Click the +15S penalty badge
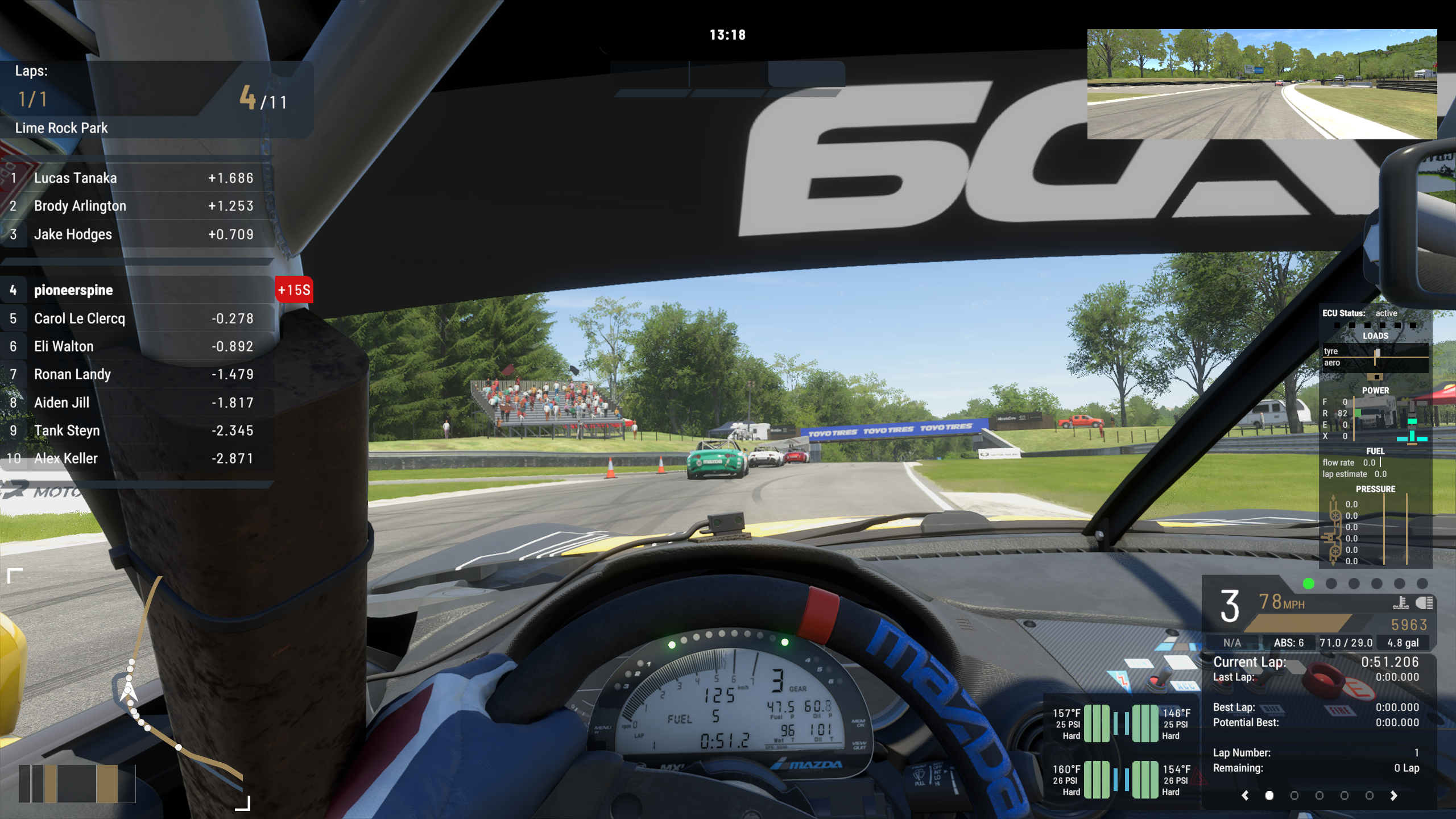This screenshot has width=1456, height=819. click(294, 290)
